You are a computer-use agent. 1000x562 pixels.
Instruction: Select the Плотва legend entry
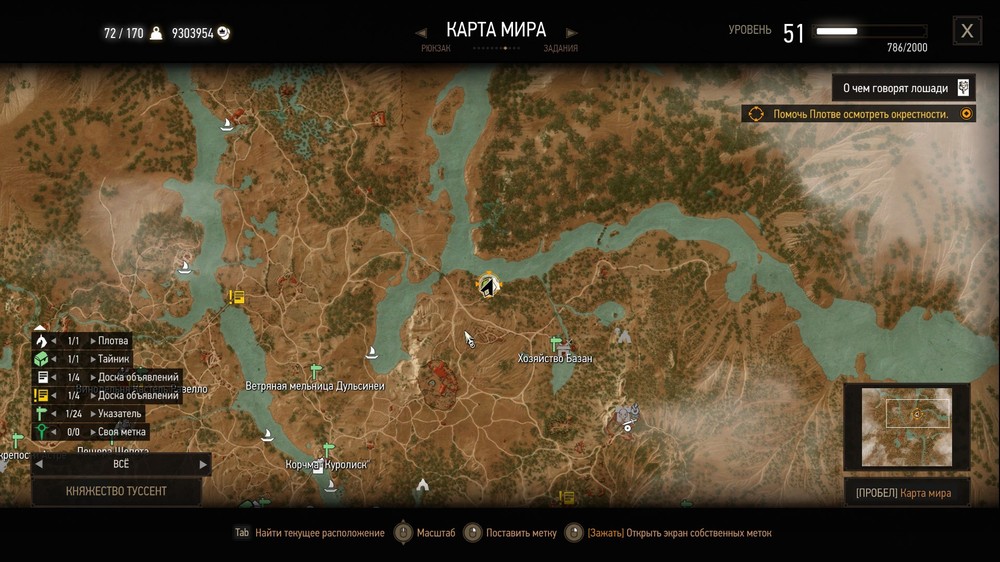[112, 341]
